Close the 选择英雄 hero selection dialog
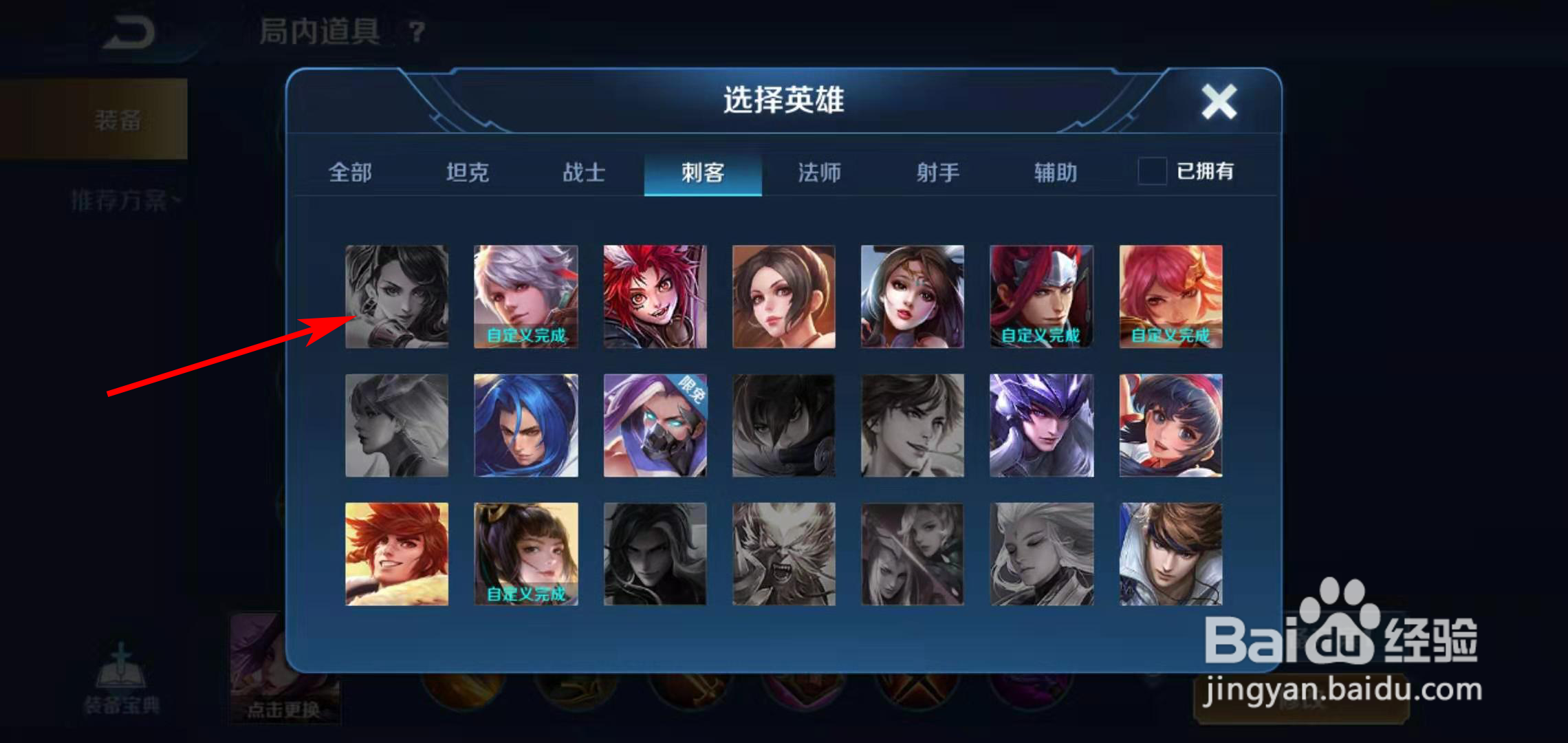 click(x=1219, y=102)
